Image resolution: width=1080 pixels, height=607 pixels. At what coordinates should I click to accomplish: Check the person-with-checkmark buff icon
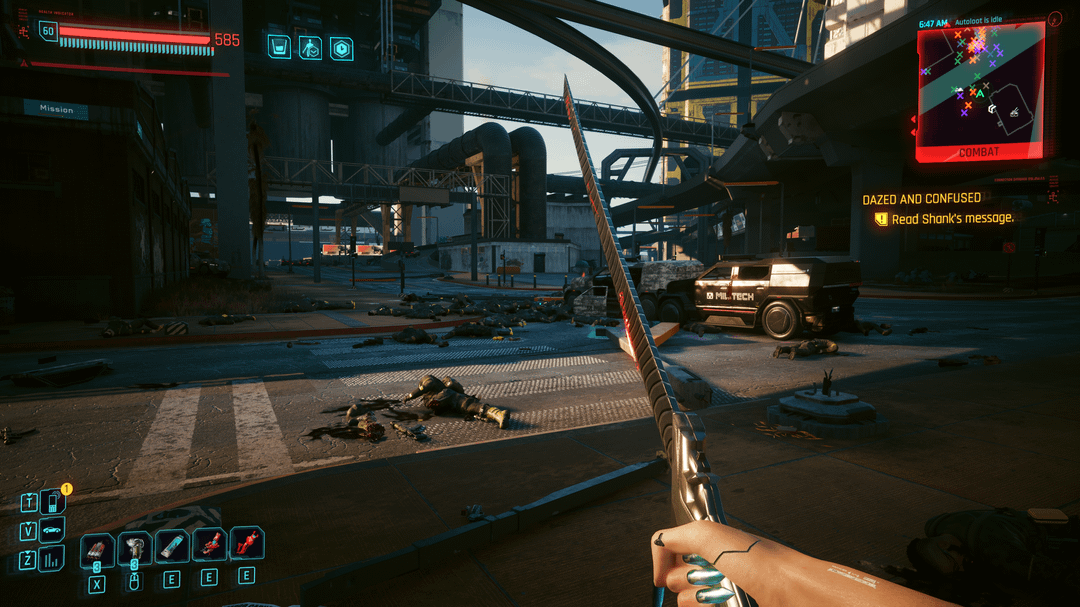point(310,47)
